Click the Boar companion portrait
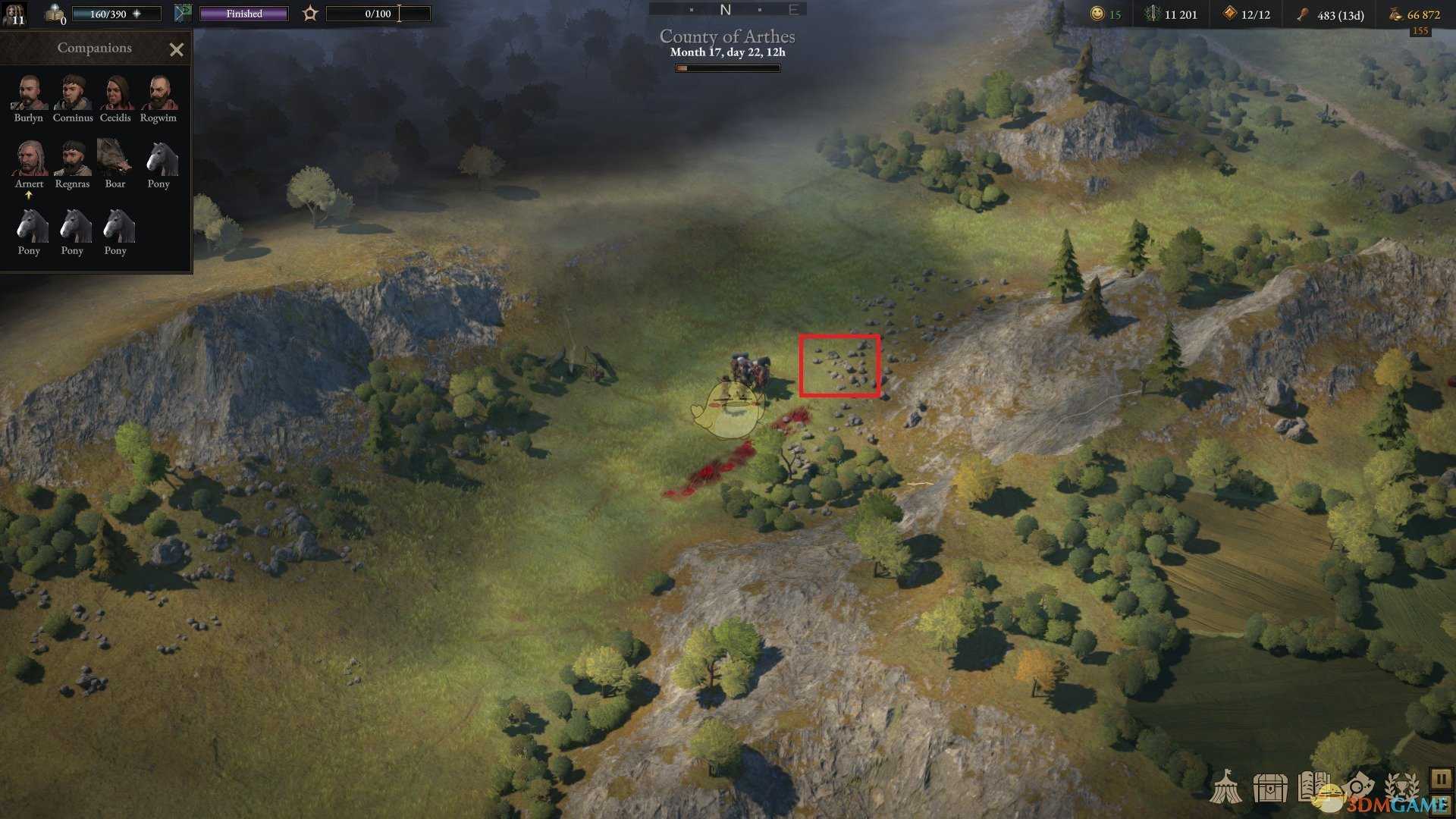This screenshot has width=1456, height=819. [x=115, y=159]
